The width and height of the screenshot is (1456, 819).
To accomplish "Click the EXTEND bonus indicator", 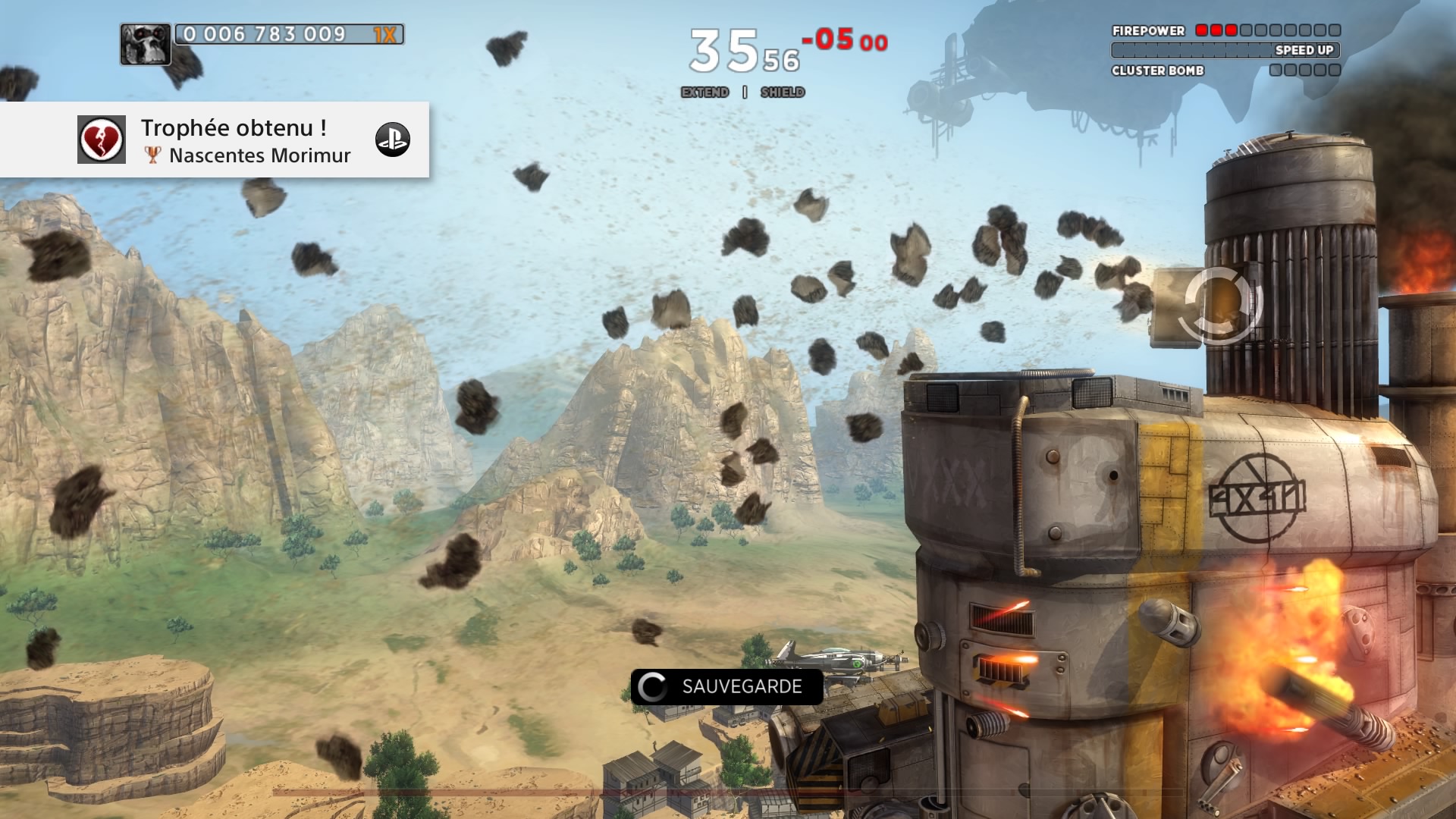I will (704, 93).
